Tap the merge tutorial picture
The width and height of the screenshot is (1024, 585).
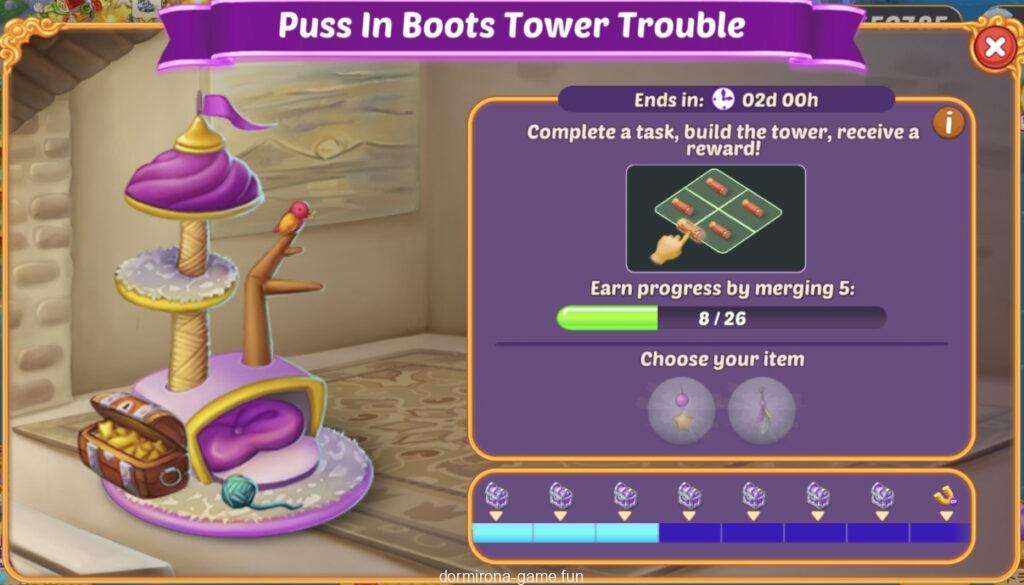[715, 219]
